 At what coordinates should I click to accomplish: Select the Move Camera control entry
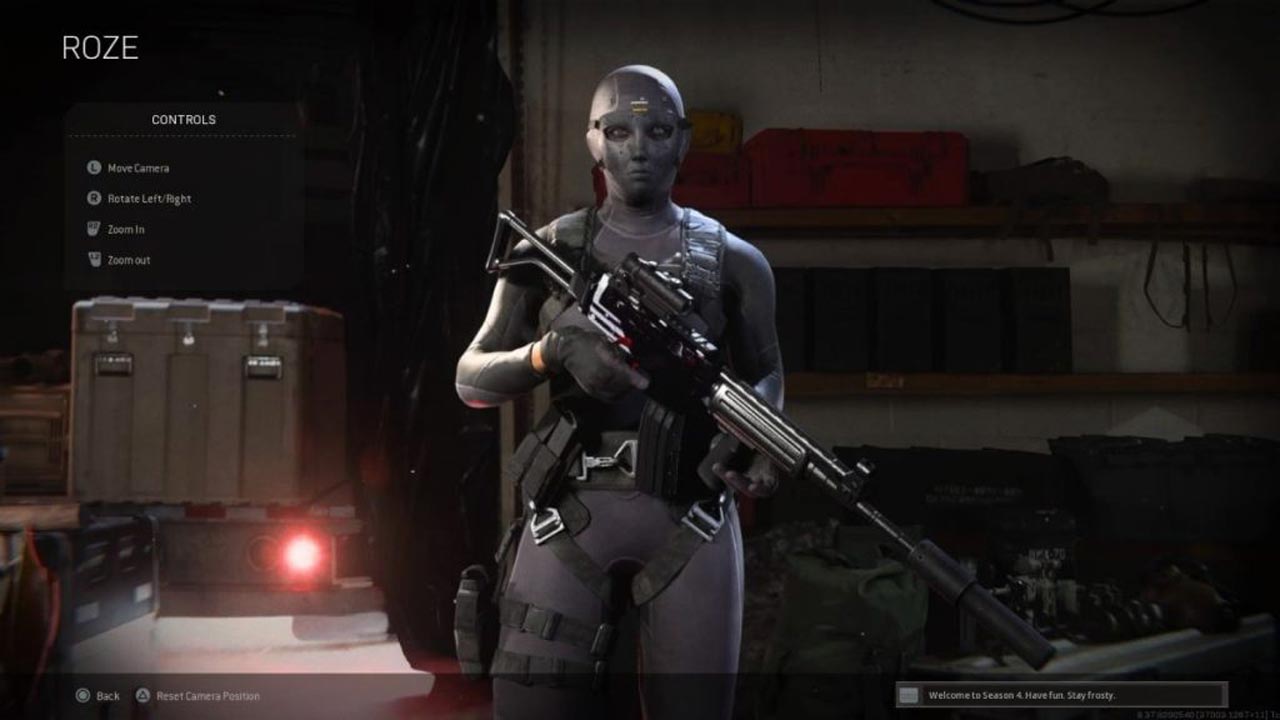click(136, 168)
